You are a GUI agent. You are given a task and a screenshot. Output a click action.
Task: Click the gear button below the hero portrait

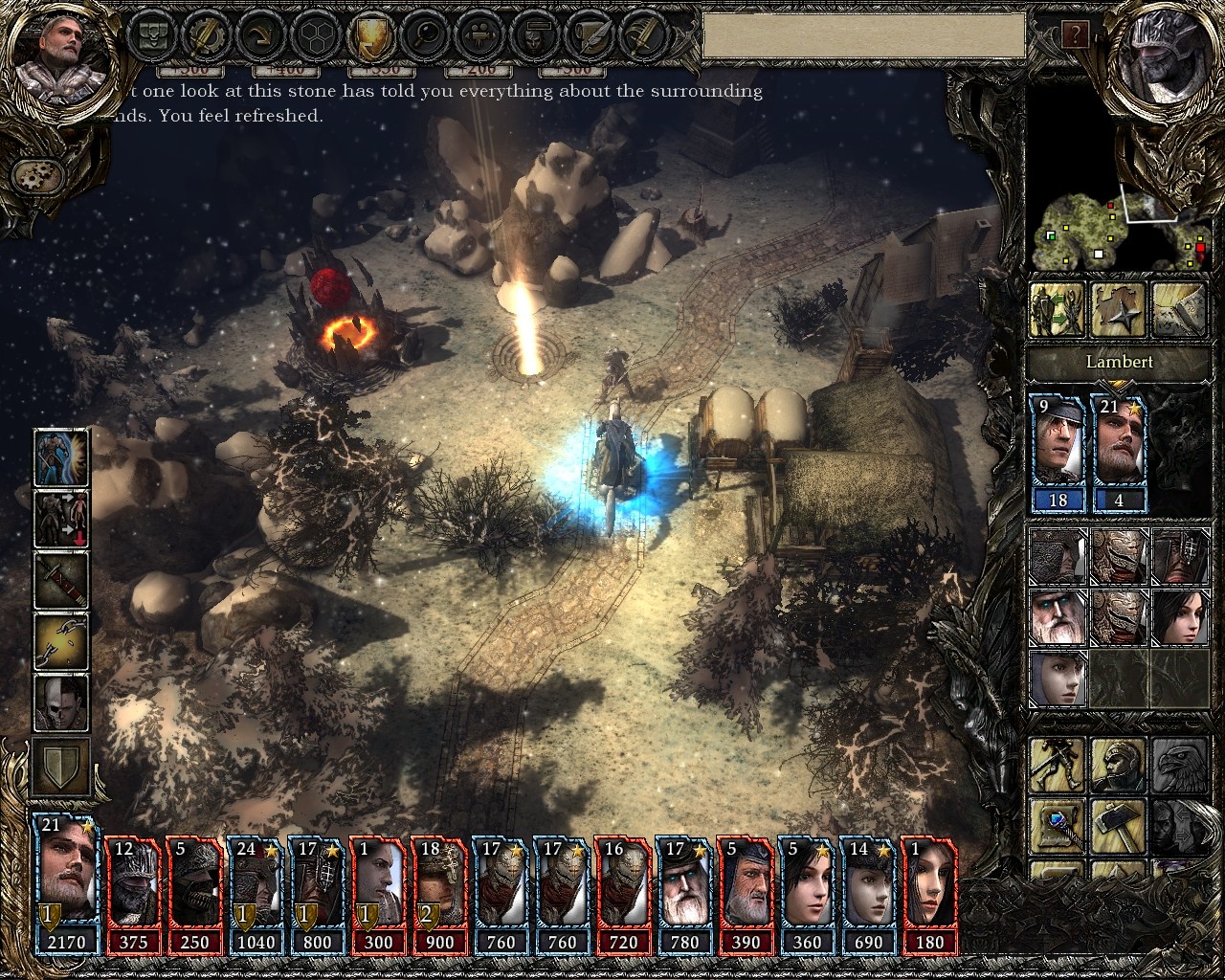tap(38, 174)
